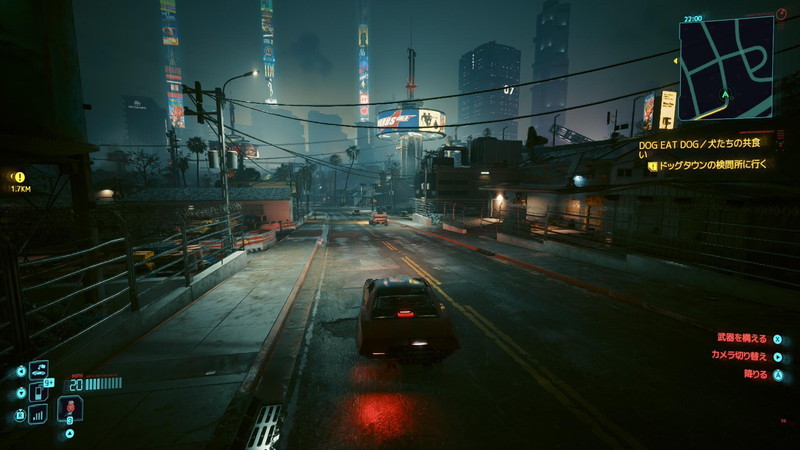Click the yellow quest waypoint marker showing 1.7KM
Screen dimensions: 800x450
pyautogui.click(x=19, y=177)
